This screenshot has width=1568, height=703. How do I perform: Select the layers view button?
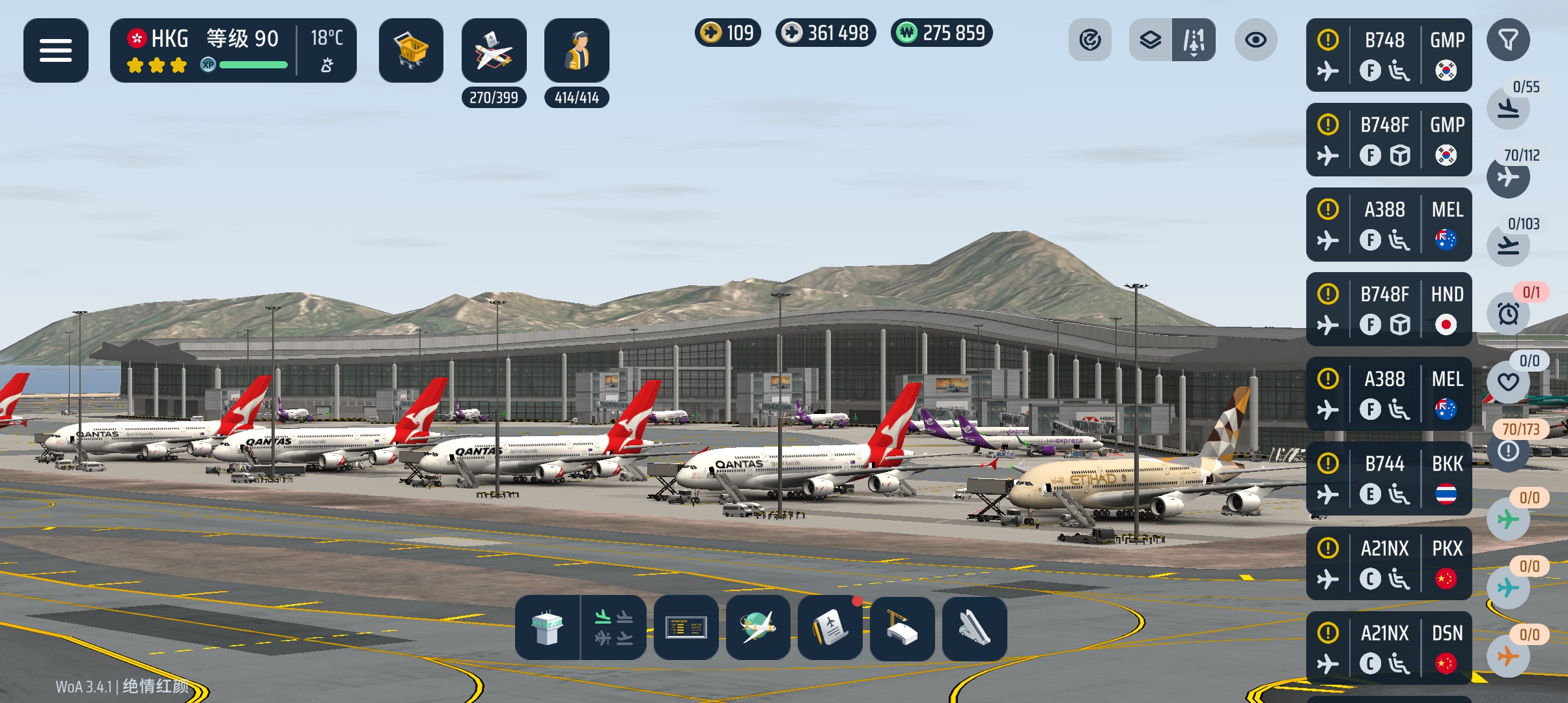pyautogui.click(x=1151, y=40)
